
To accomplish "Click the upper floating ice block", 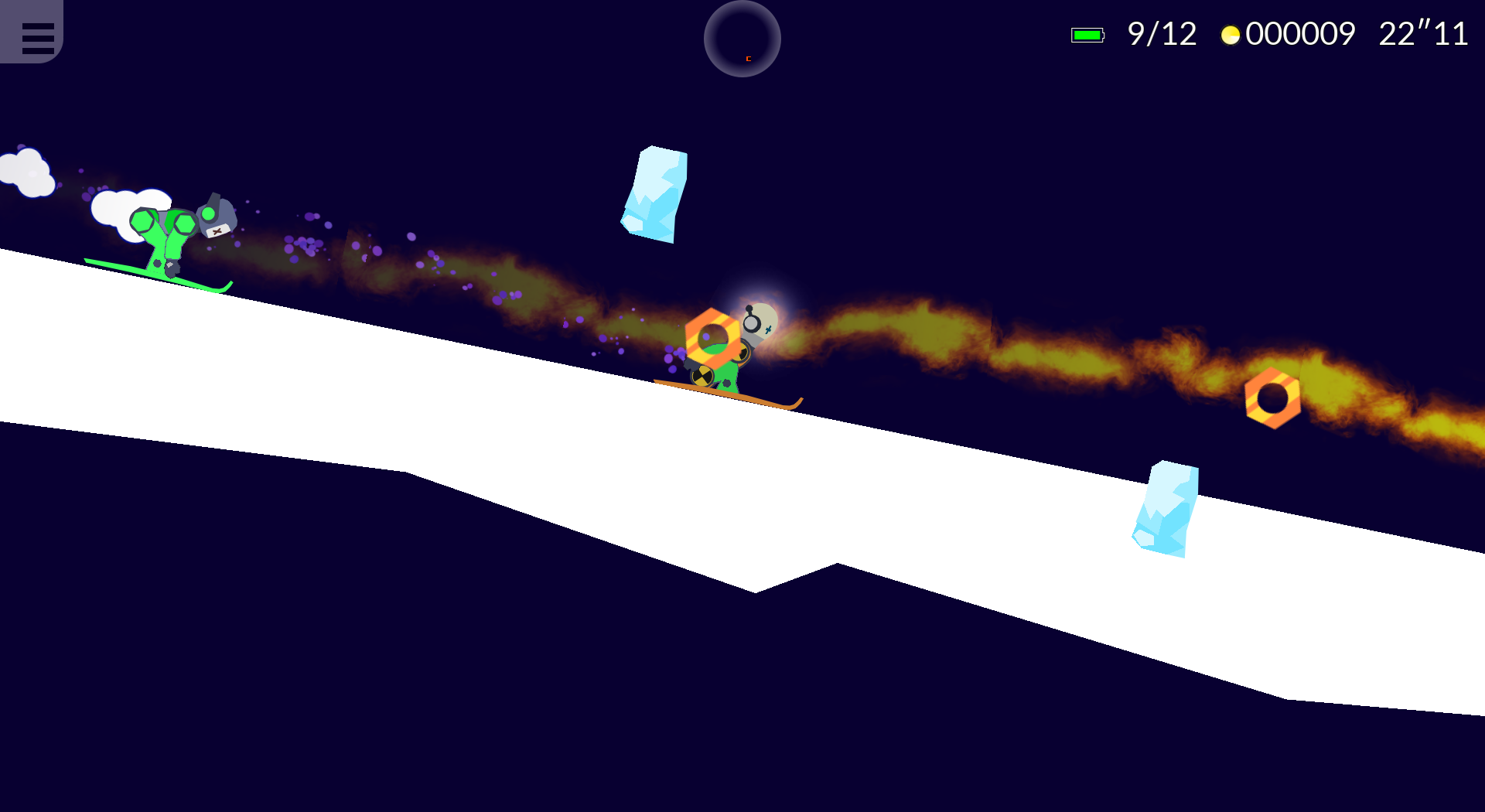I will point(654,193).
